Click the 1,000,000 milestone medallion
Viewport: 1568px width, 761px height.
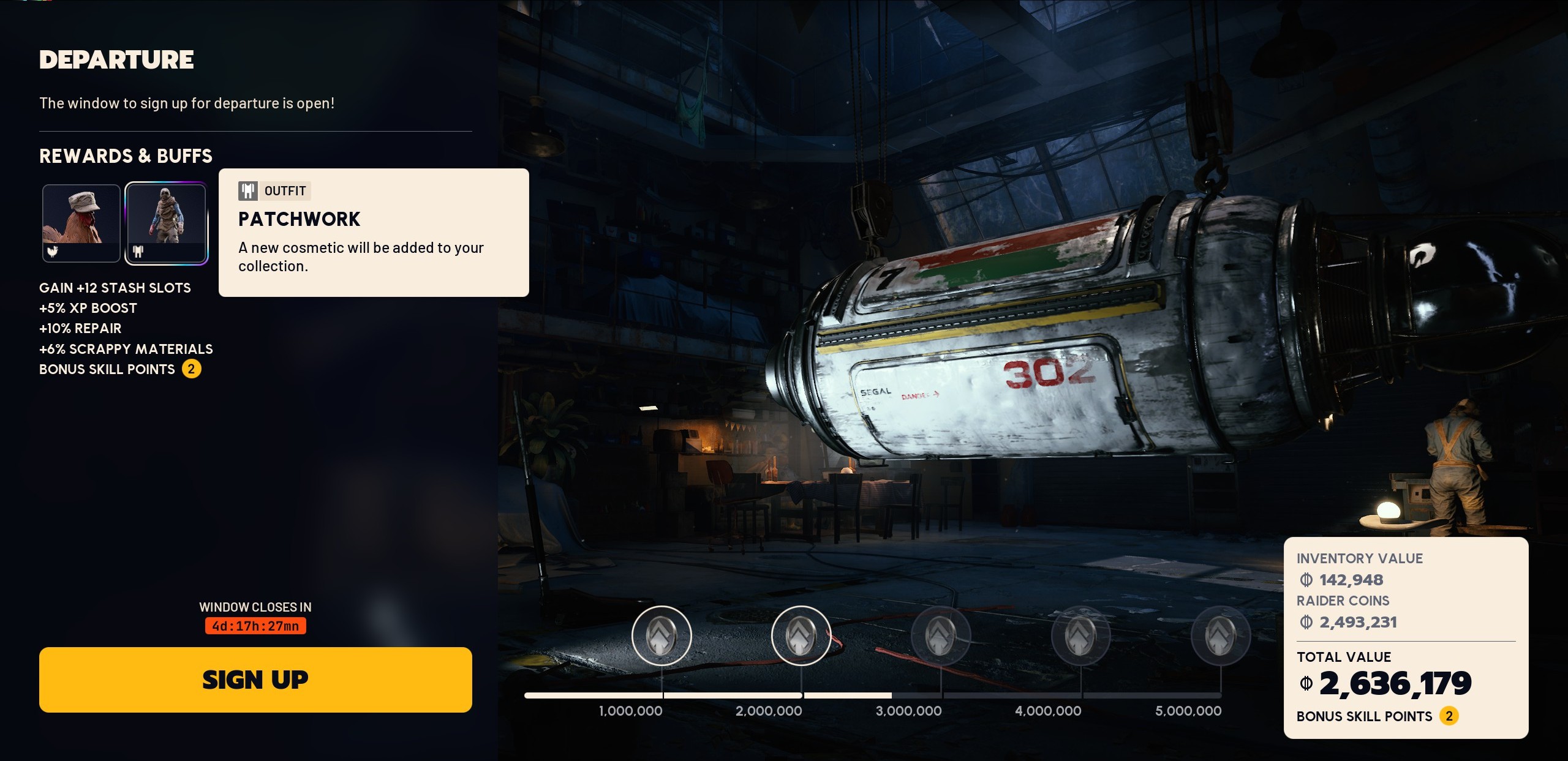661,635
